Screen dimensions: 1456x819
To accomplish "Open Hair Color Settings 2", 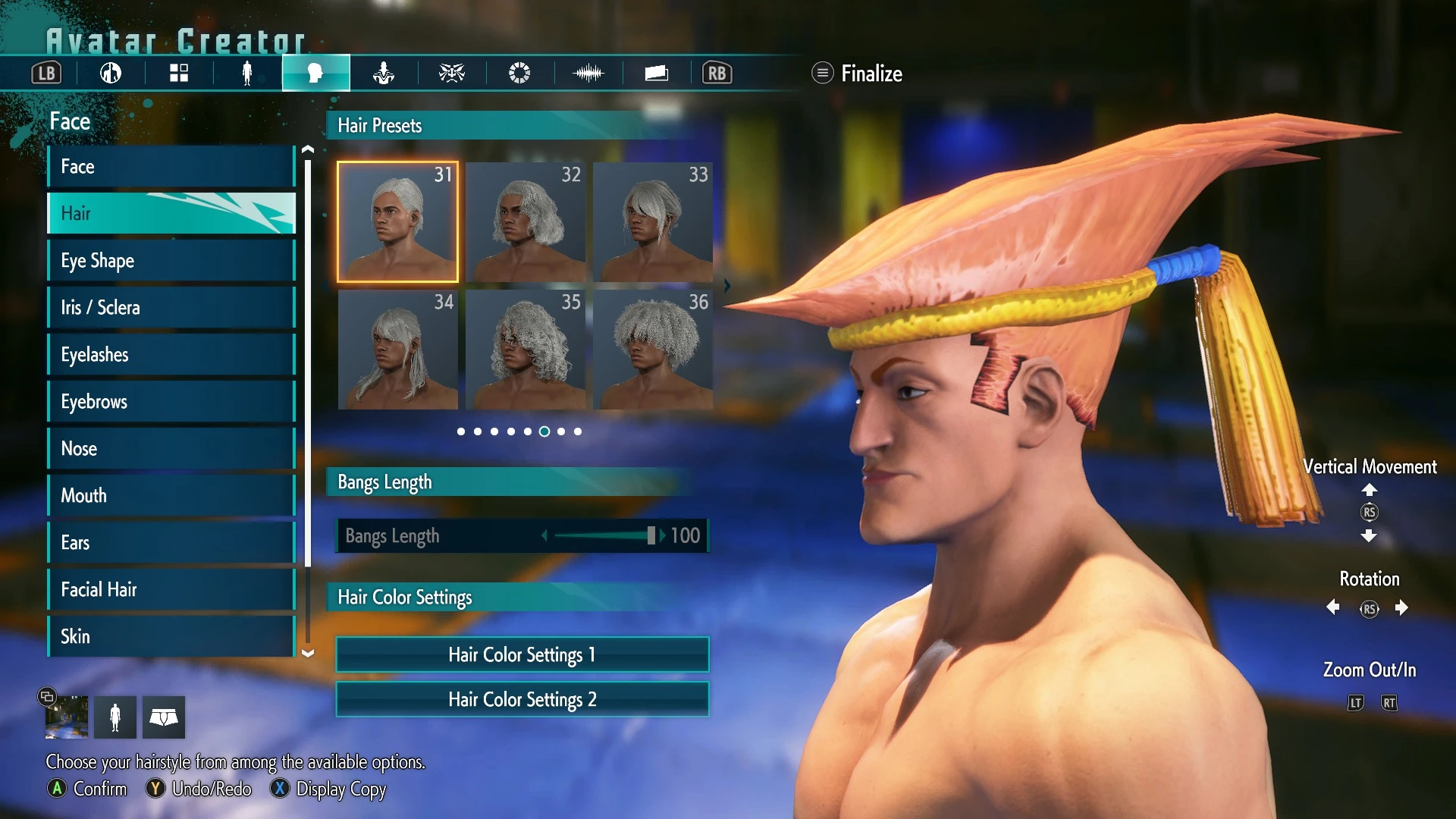I will [x=522, y=699].
